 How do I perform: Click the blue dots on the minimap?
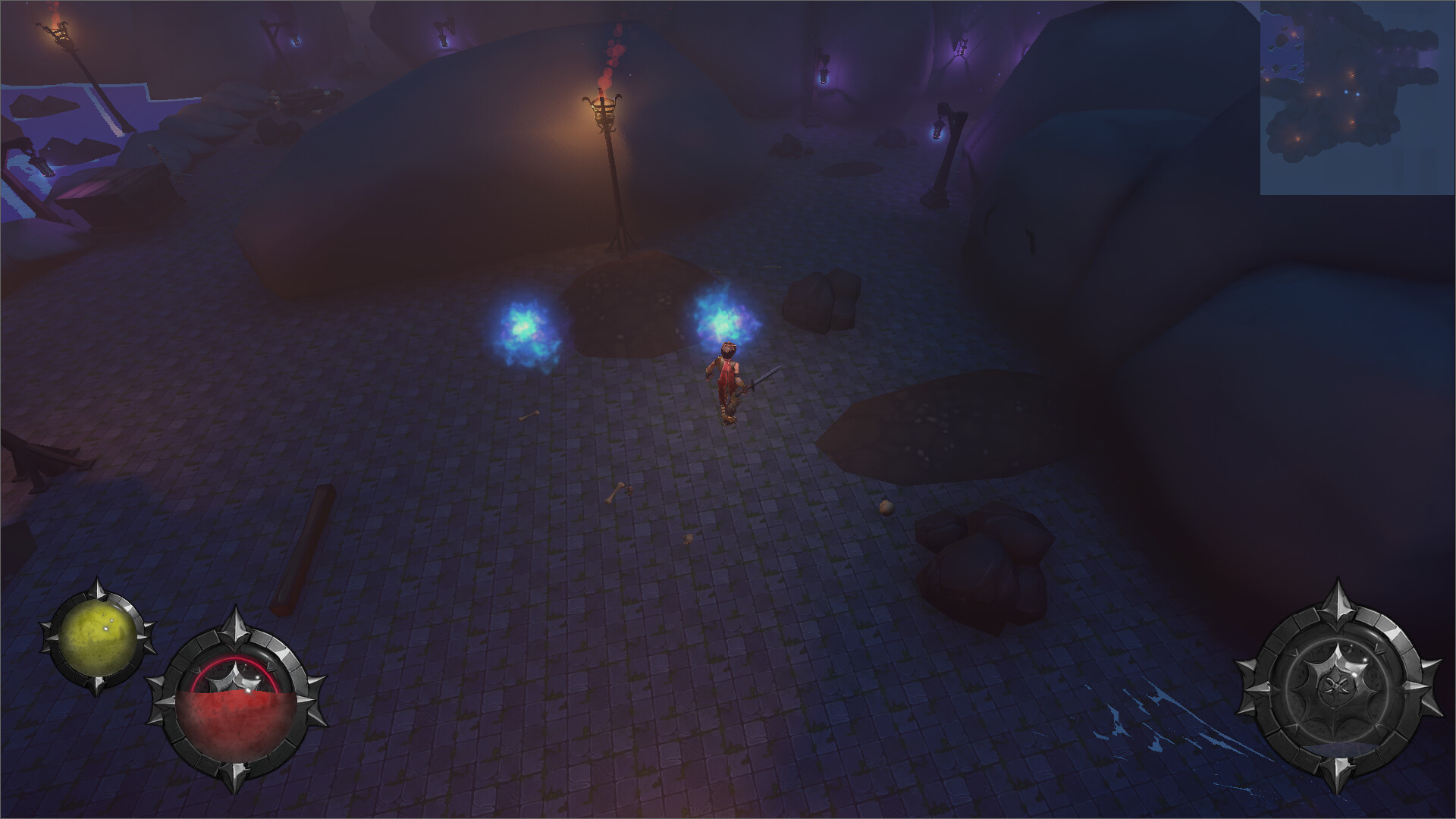pos(1351,93)
